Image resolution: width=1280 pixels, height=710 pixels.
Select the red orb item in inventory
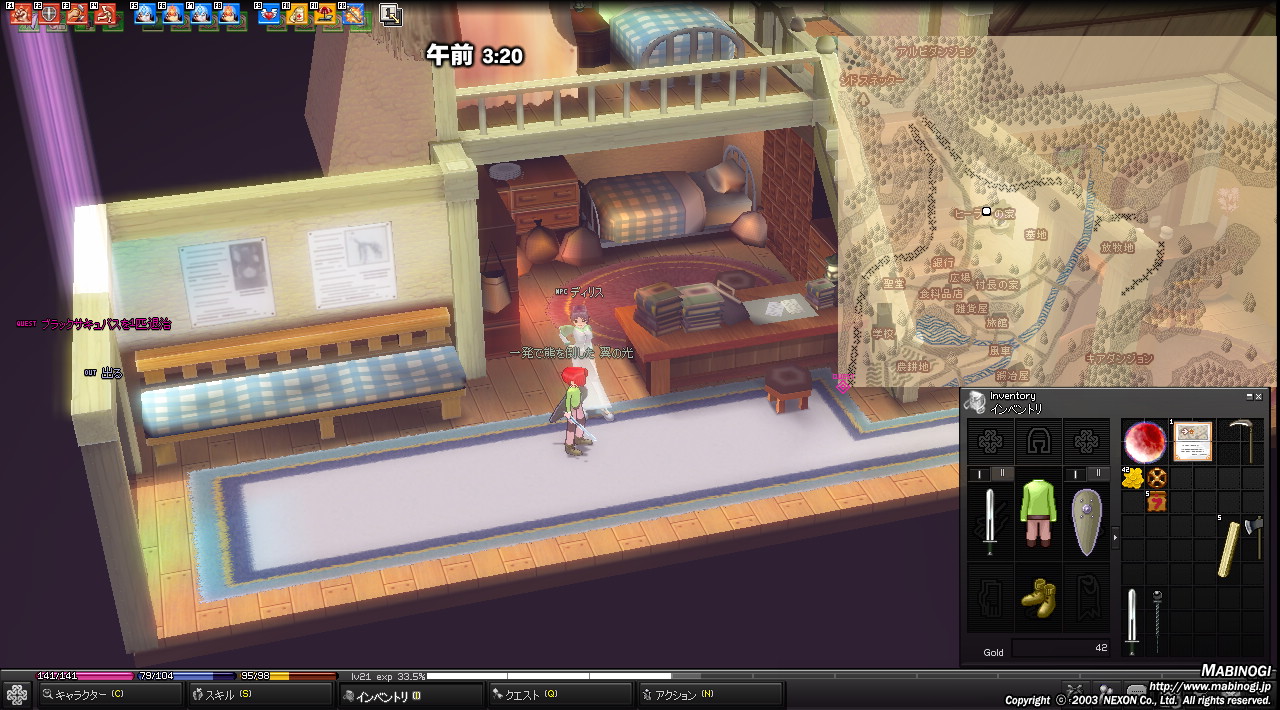(x=1144, y=441)
